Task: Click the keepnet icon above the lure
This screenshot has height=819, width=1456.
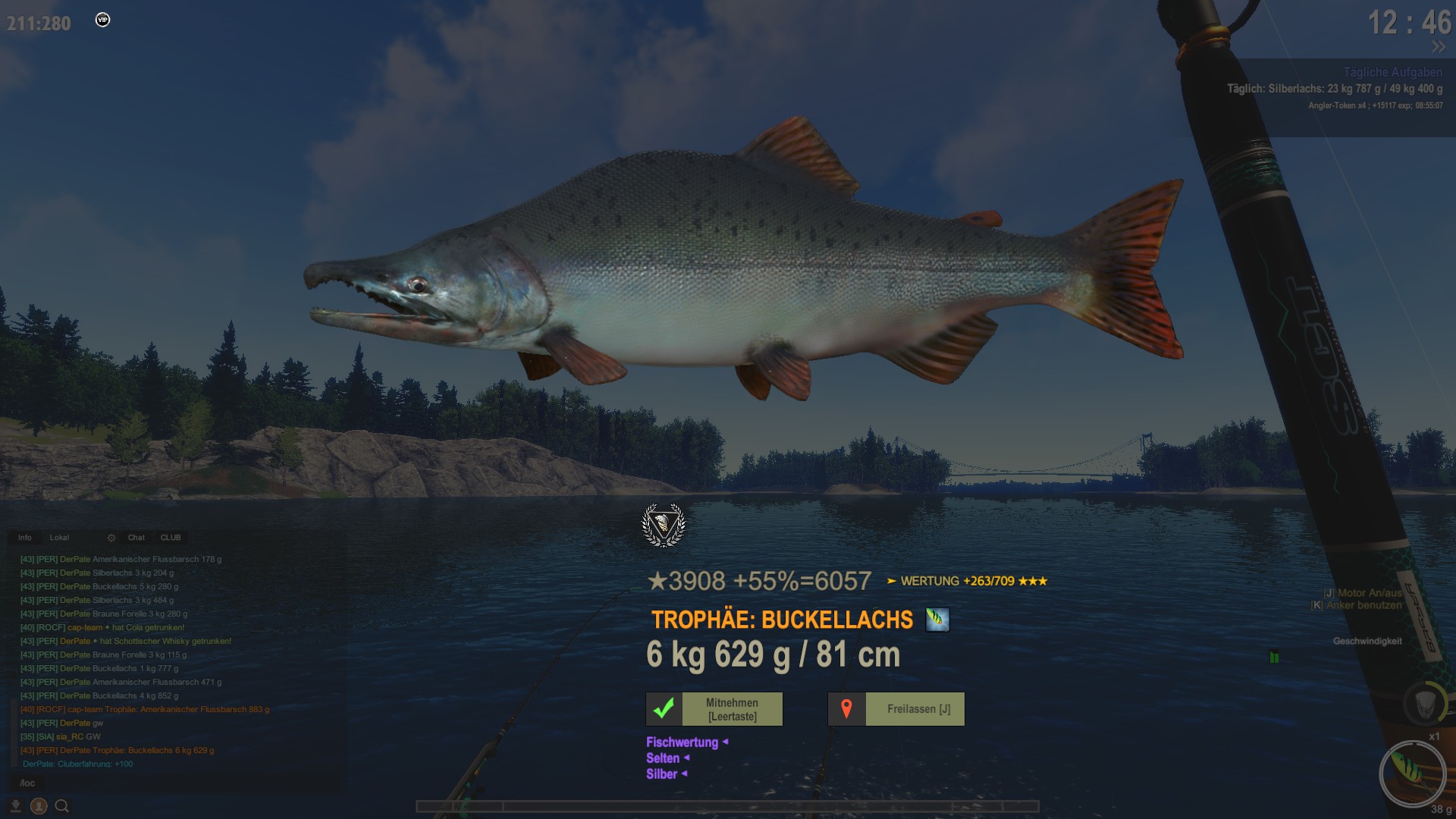Action: click(x=1425, y=701)
